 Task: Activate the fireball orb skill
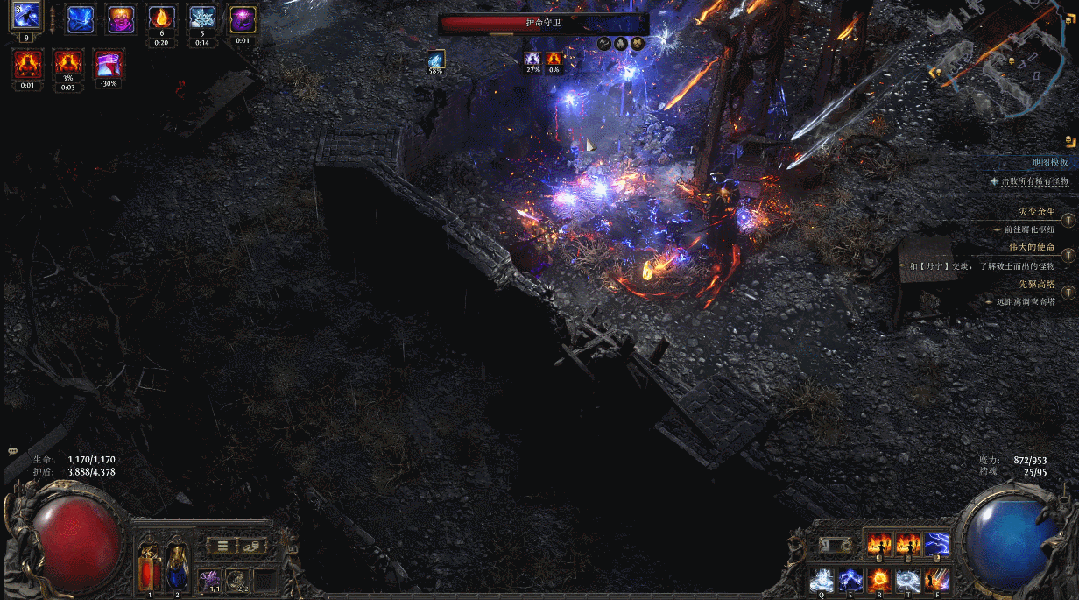click(x=880, y=578)
